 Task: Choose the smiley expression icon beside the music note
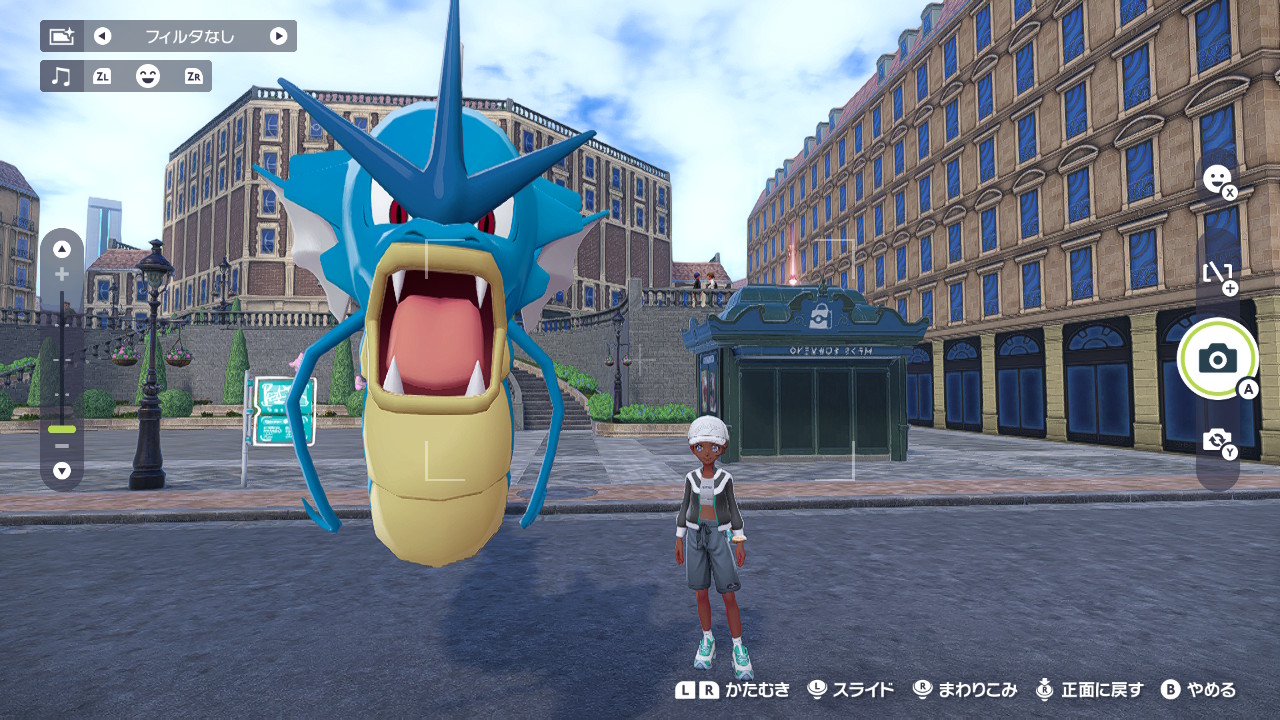148,76
